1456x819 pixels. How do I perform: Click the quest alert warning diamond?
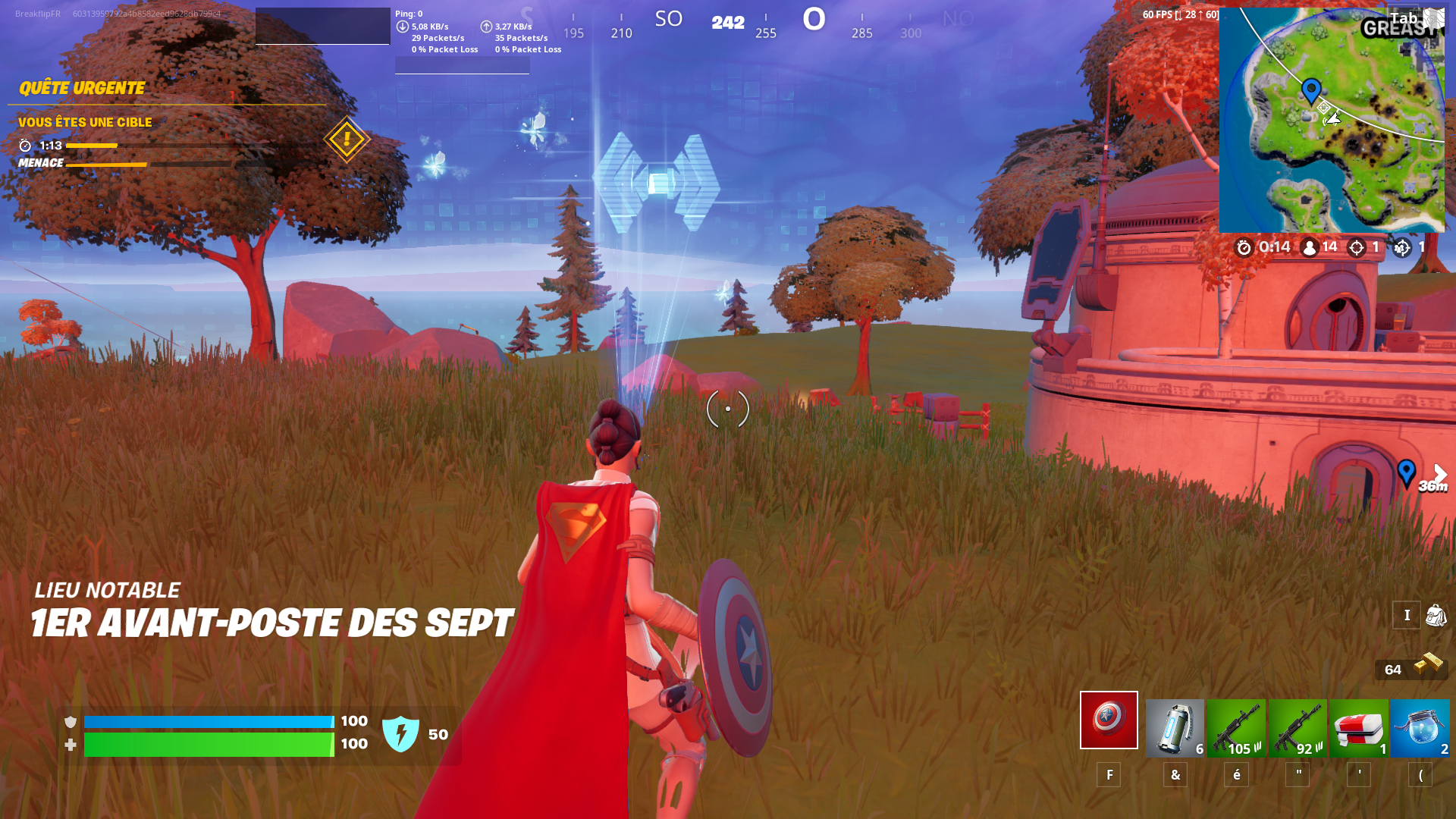pyautogui.click(x=346, y=140)
